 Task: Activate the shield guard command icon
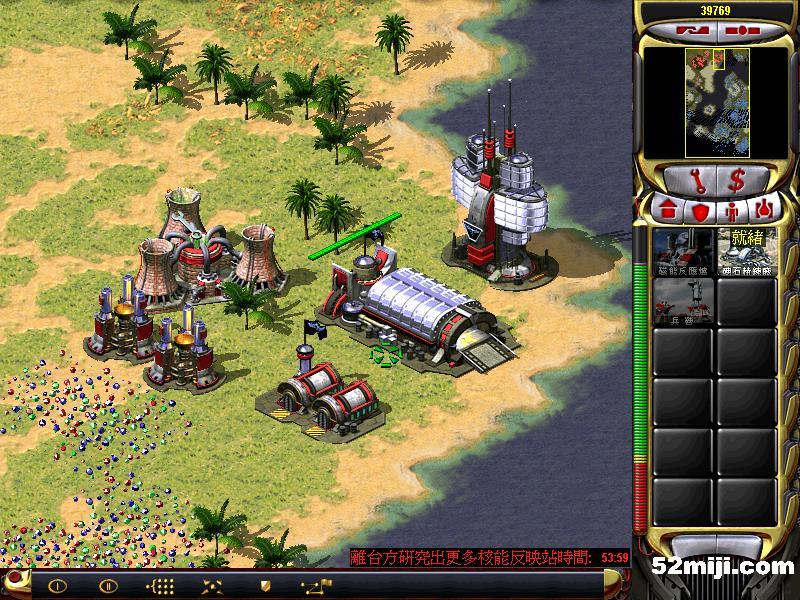[x=264, y=586]
